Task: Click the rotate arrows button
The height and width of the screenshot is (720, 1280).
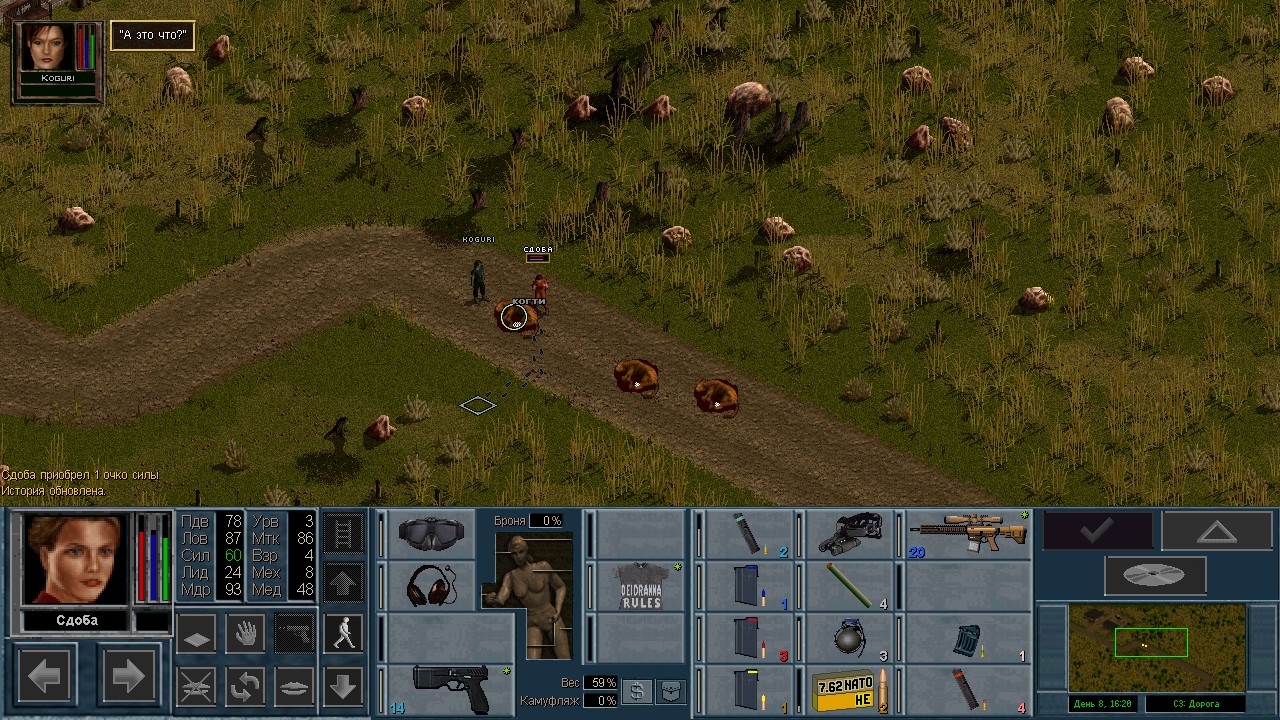Action: [x=245, y=686]
